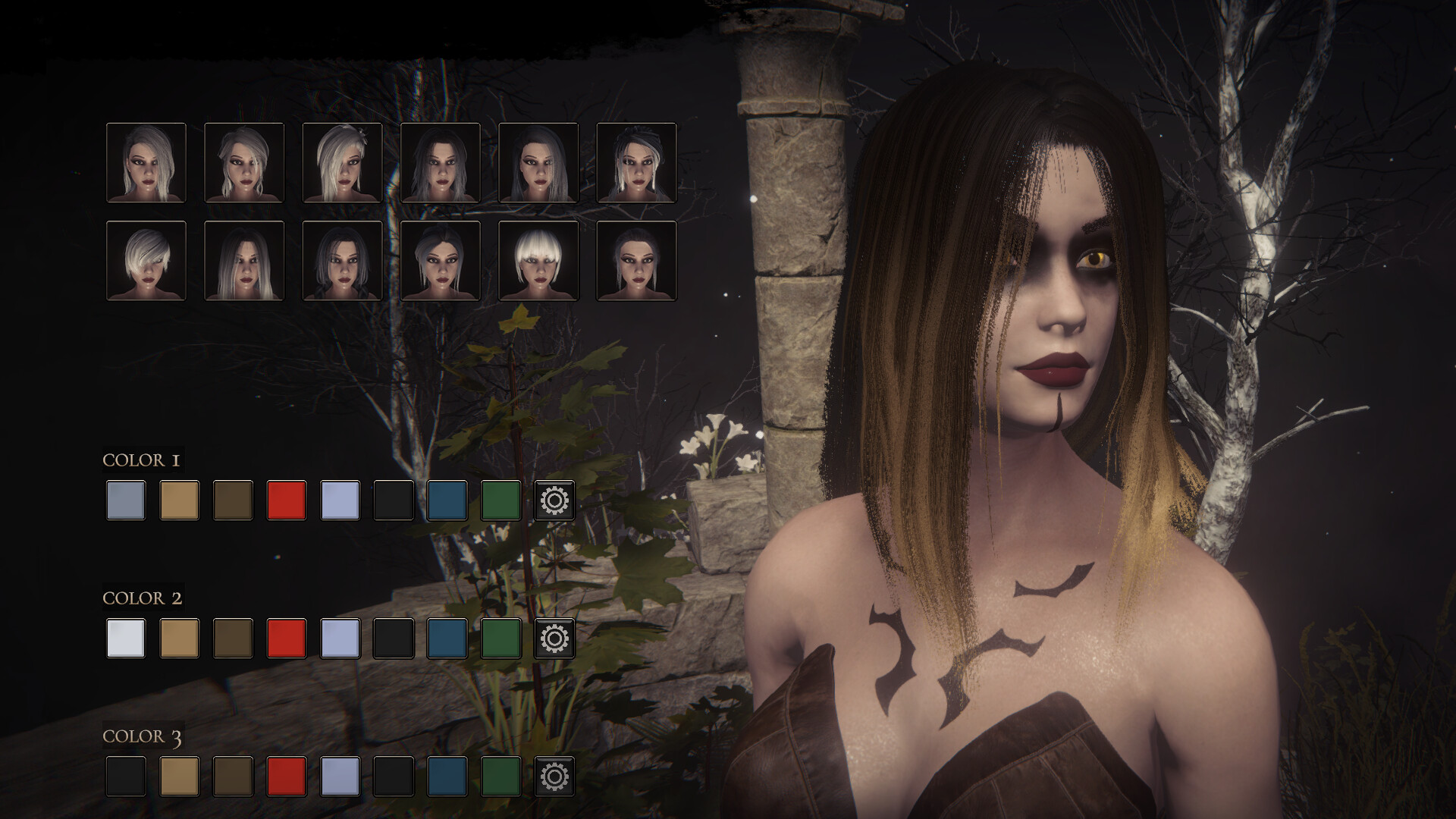Pick the dark brown swatch under Color 2
Screen dimensions: 1456x819
[x=233, y=639]
